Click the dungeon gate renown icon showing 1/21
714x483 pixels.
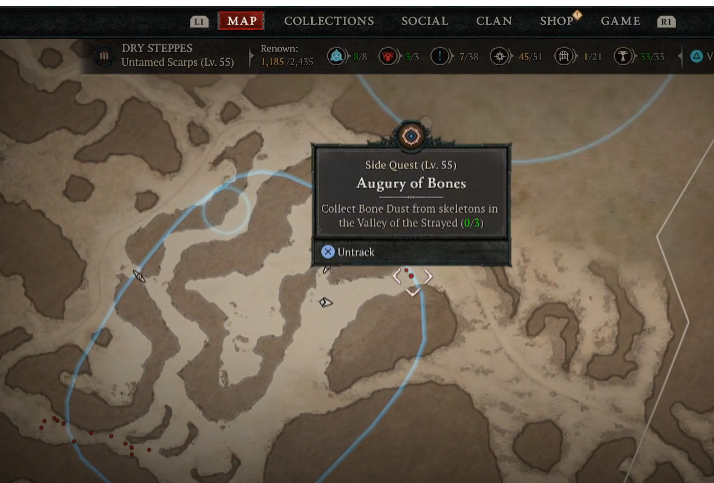click(x=564, y=57)
